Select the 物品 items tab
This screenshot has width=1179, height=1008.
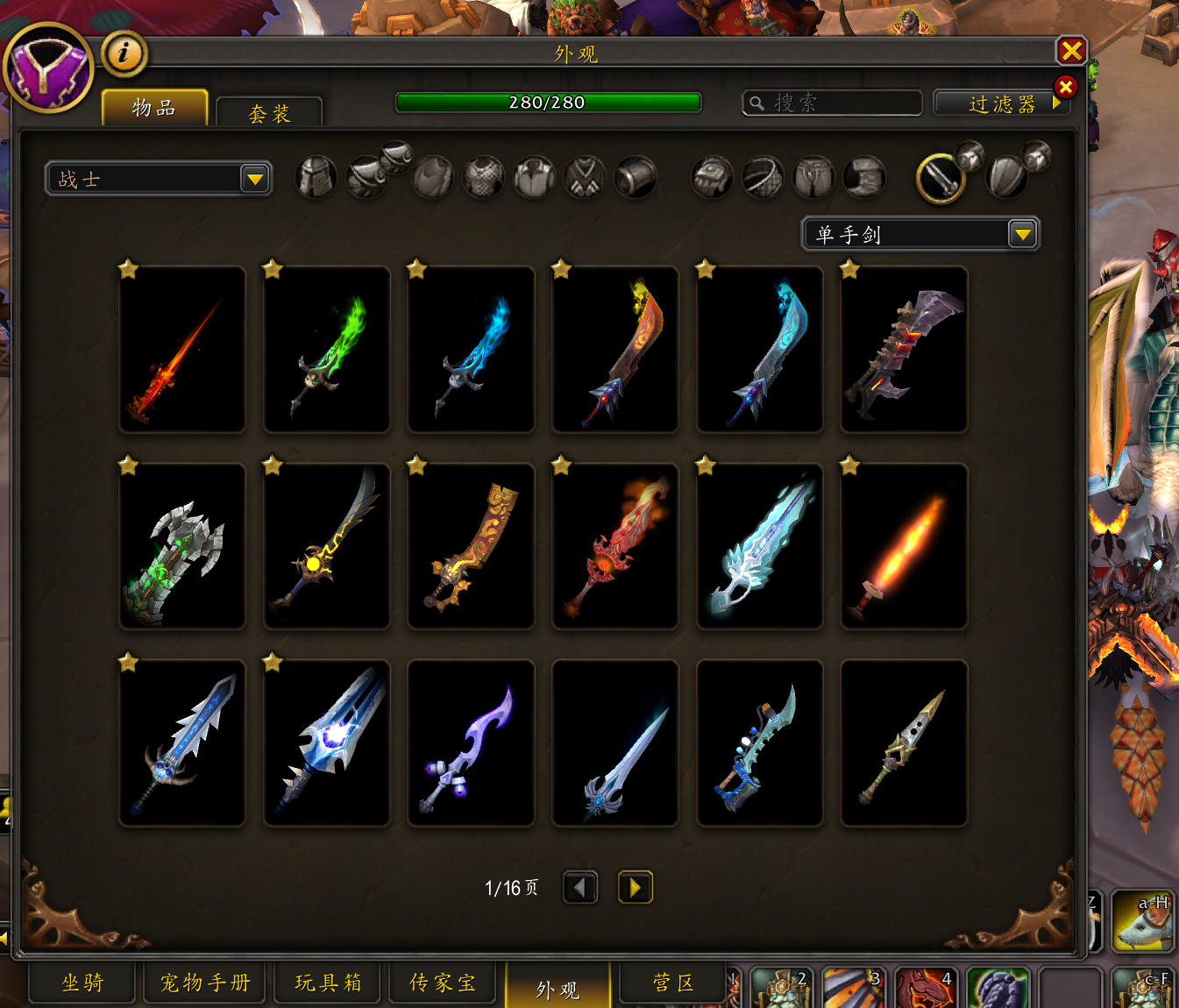pyautogui.click(x=154, y=108)
